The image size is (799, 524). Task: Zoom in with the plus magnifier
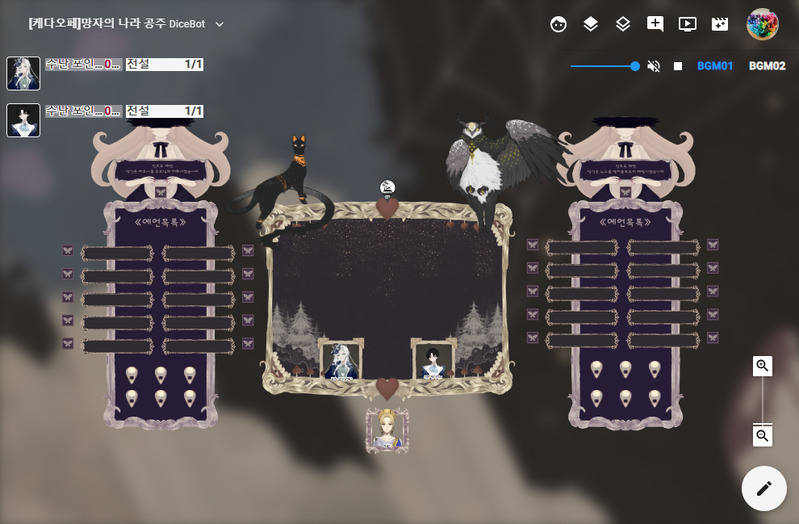(763, 366)
